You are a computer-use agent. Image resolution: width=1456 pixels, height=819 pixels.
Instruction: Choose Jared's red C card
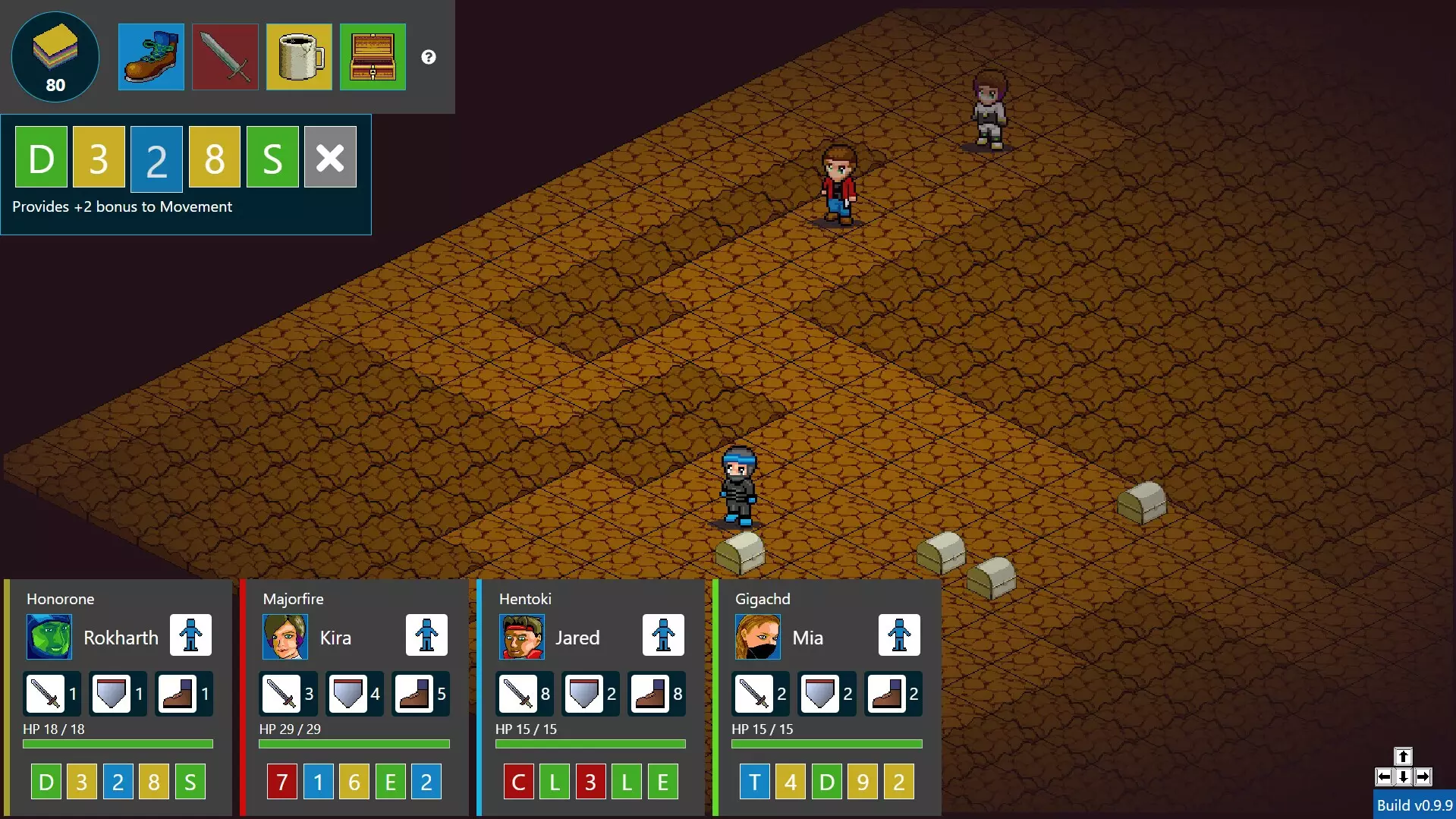coord(518,782)
